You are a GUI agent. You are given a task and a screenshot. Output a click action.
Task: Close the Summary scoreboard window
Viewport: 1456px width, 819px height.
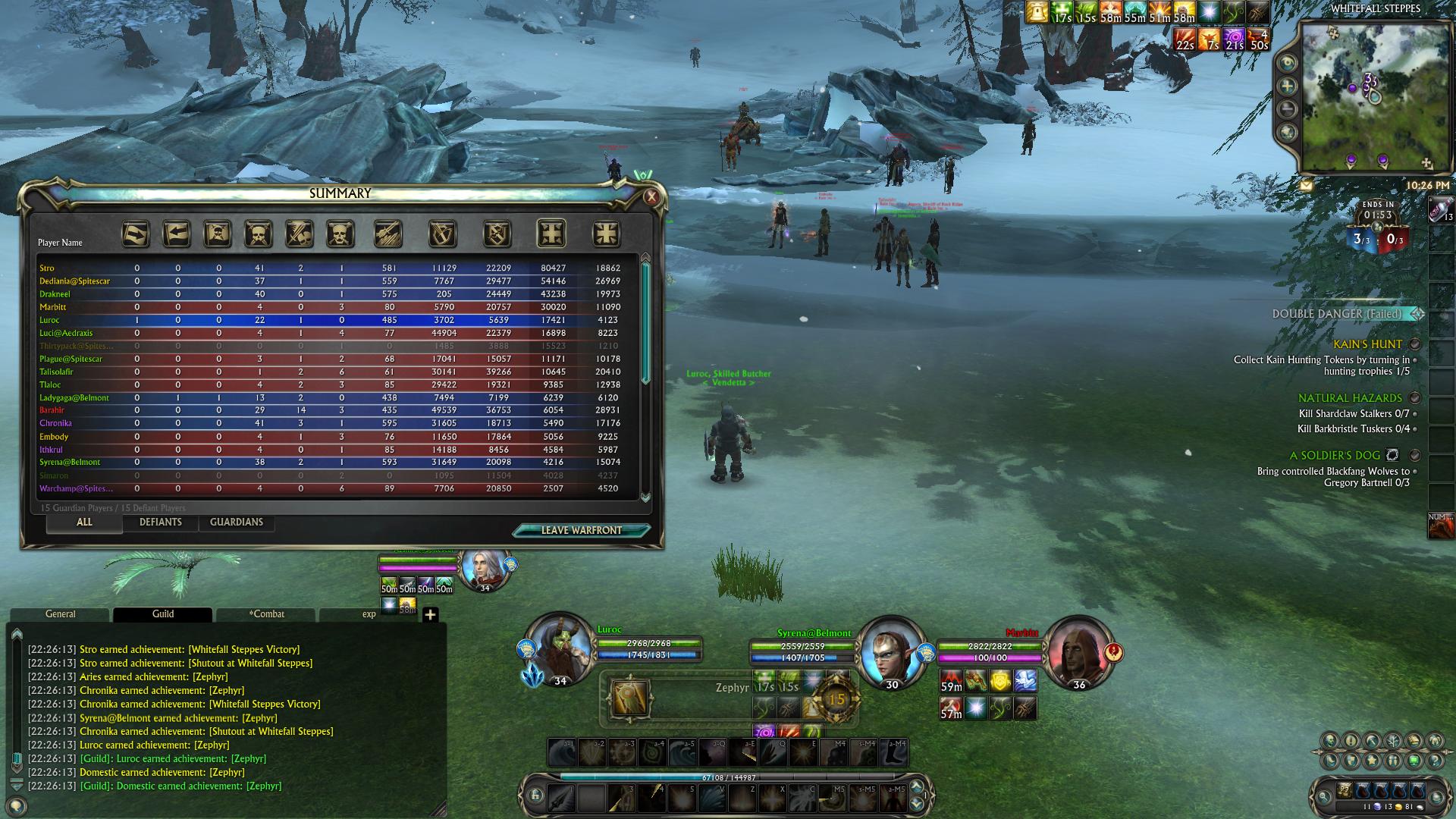651,197
